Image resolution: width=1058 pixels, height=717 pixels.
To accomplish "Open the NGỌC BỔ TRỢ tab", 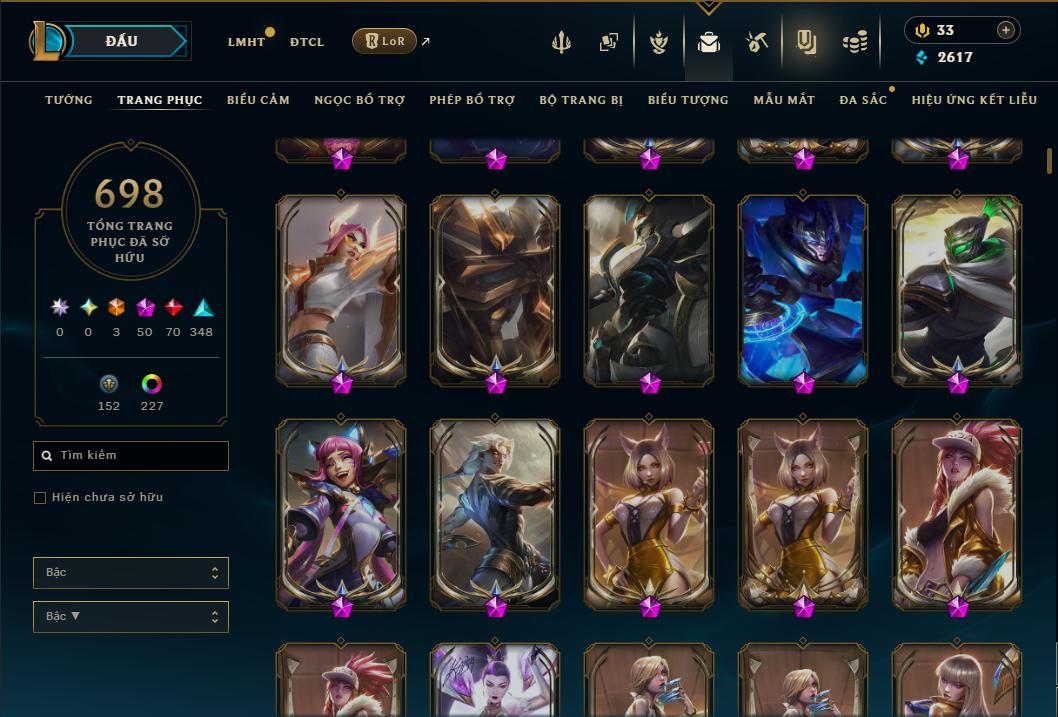I will tap(359, 100).
